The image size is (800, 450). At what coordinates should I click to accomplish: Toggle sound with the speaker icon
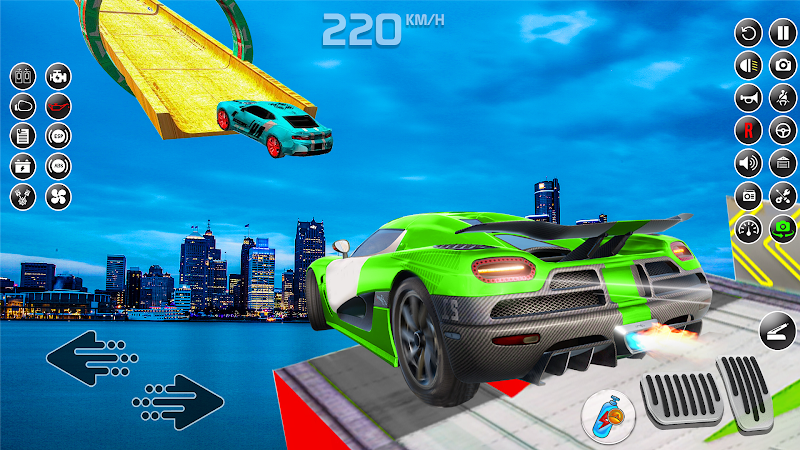pos(747,162)
